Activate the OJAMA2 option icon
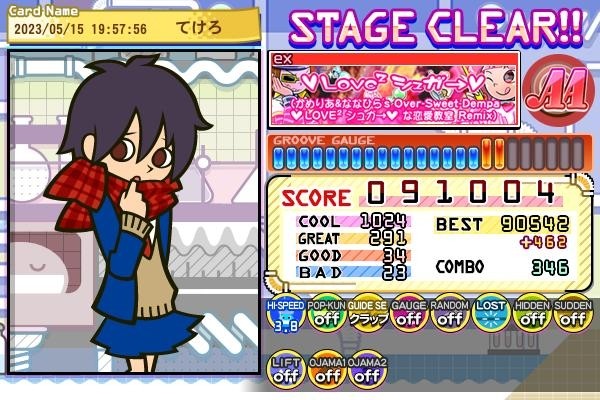This screenshot has width=600, height=400. coord(367,372)
